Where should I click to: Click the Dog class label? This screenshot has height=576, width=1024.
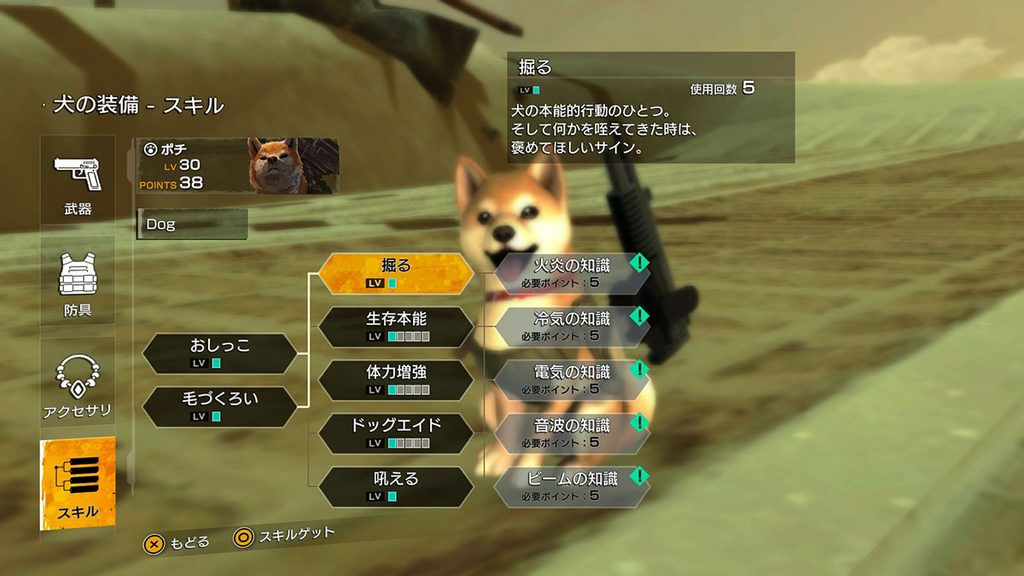(x=192, y=224)
